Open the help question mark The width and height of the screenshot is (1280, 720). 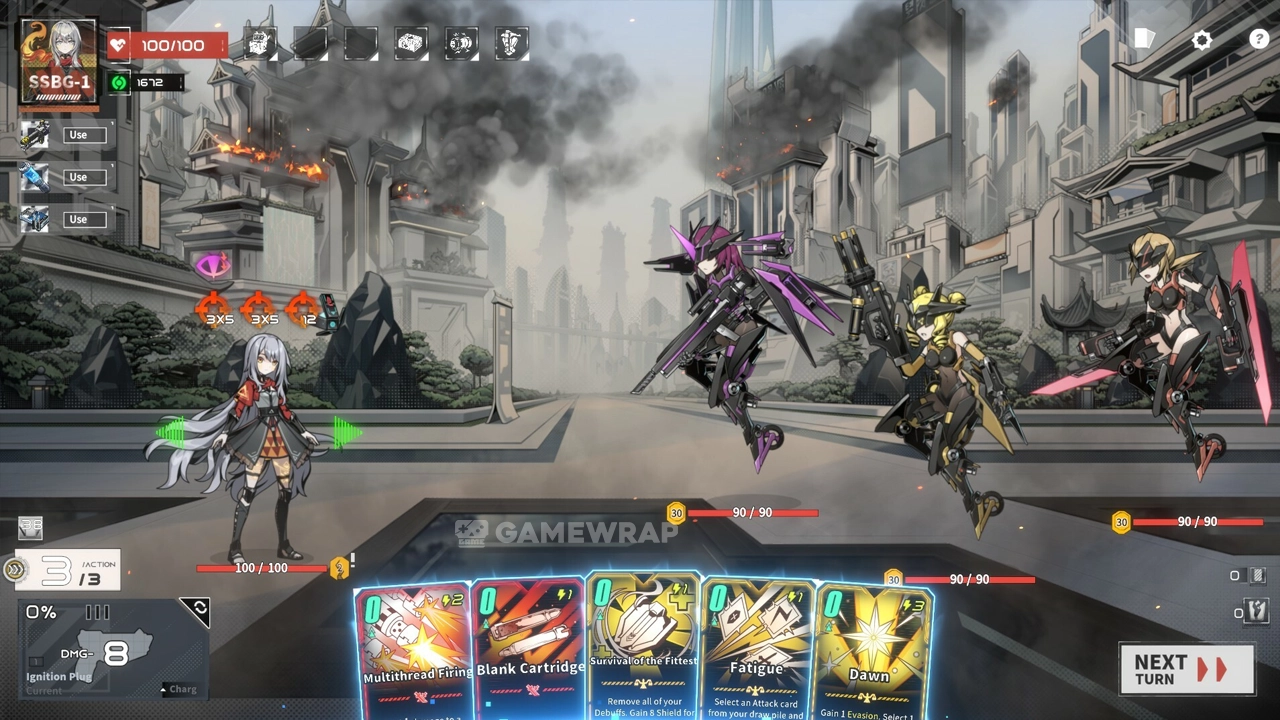1259,40
